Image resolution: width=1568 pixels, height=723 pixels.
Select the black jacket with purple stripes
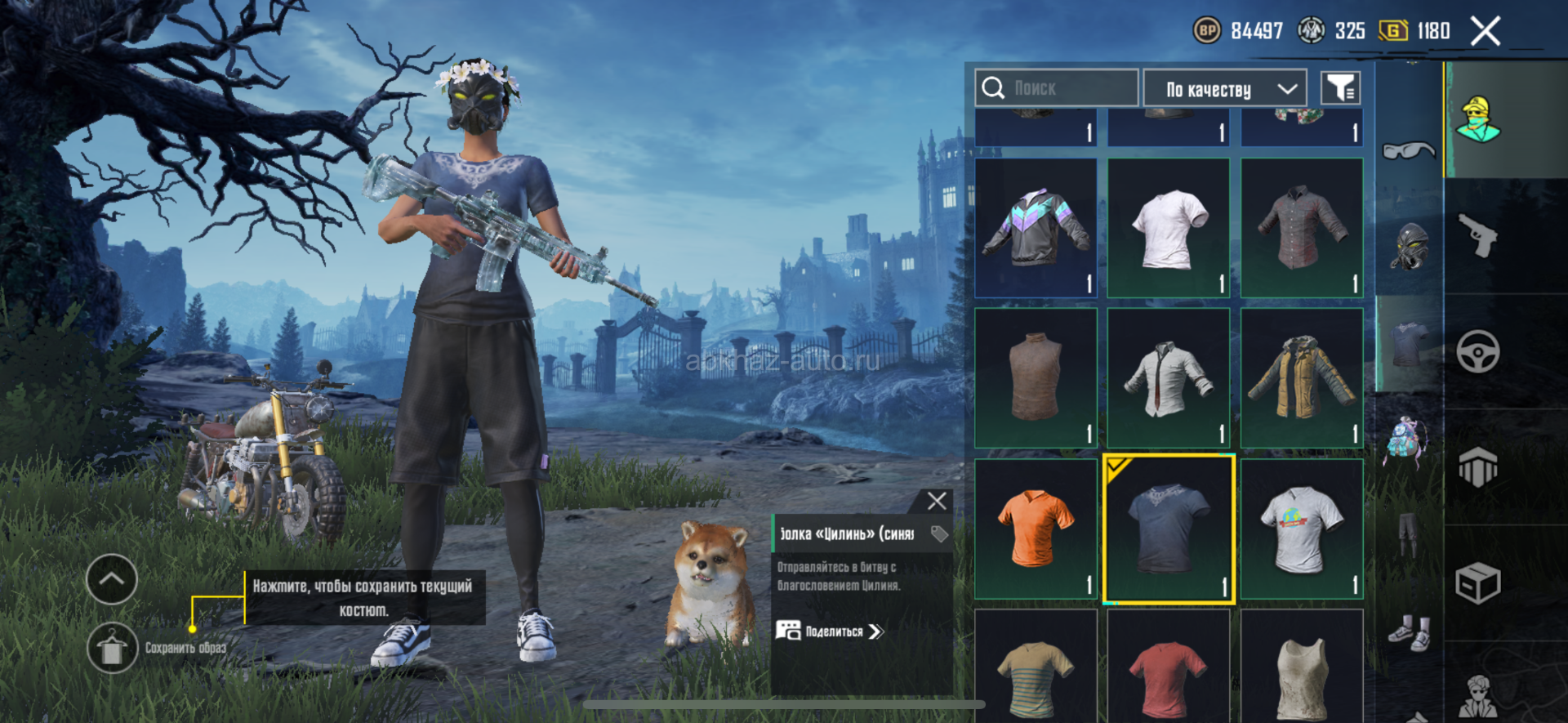tap(1036, 227)
